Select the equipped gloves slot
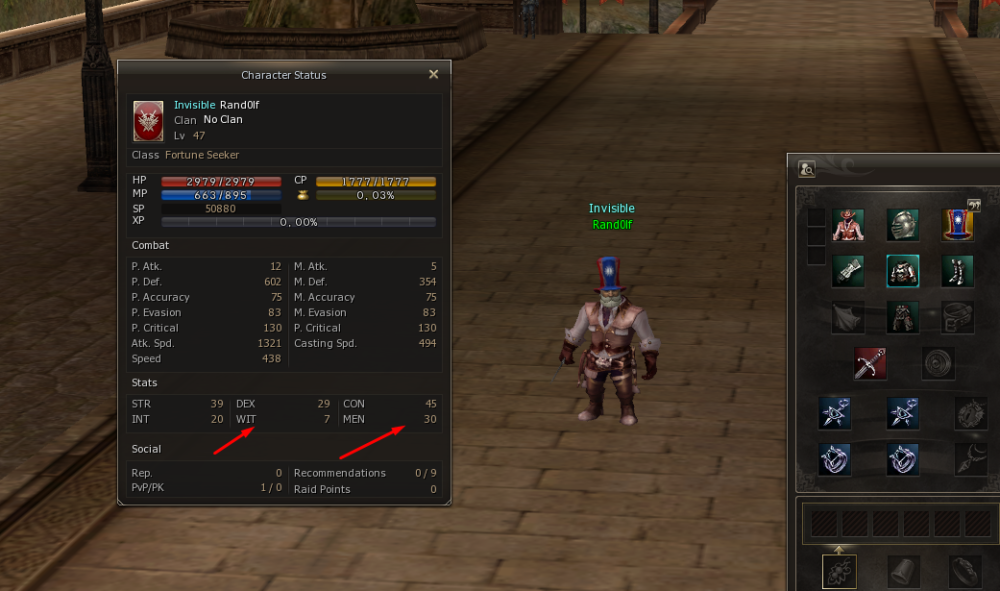This screenshot has width=1000, height=591. [x=848, y=271]
